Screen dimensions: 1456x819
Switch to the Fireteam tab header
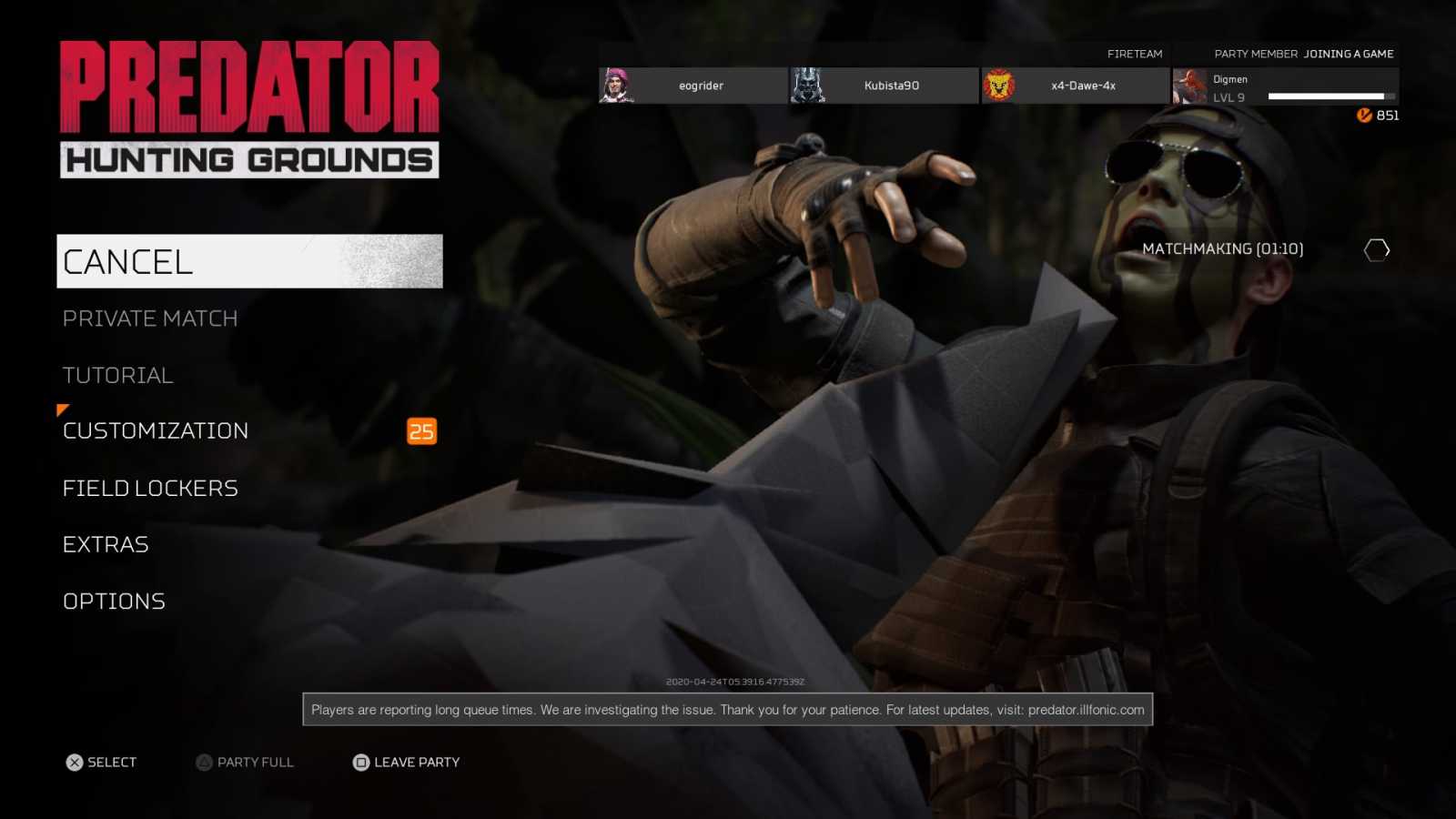[1135, 54]
